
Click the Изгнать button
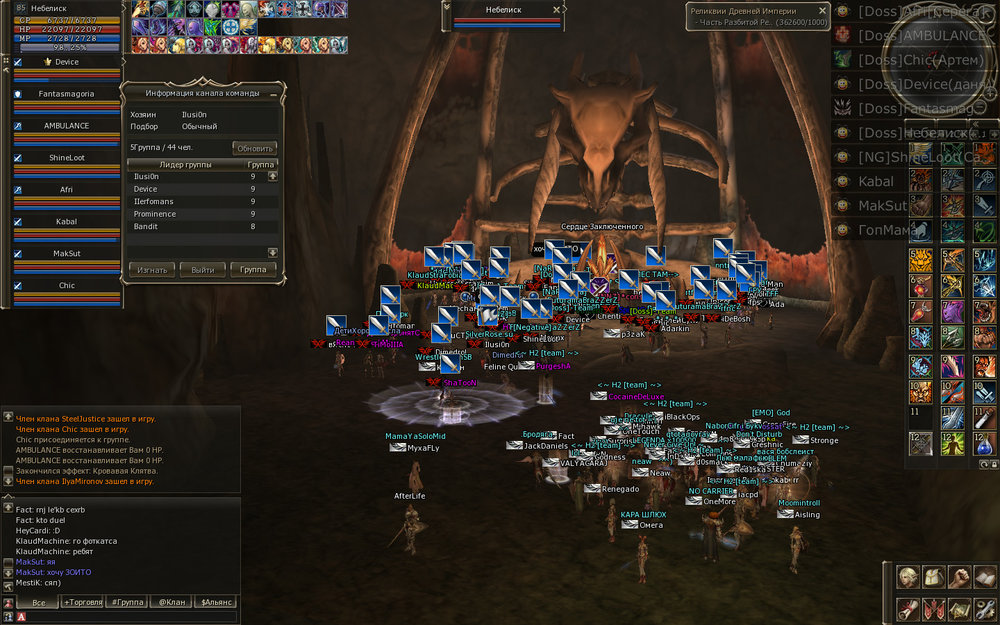click(152, 270)
